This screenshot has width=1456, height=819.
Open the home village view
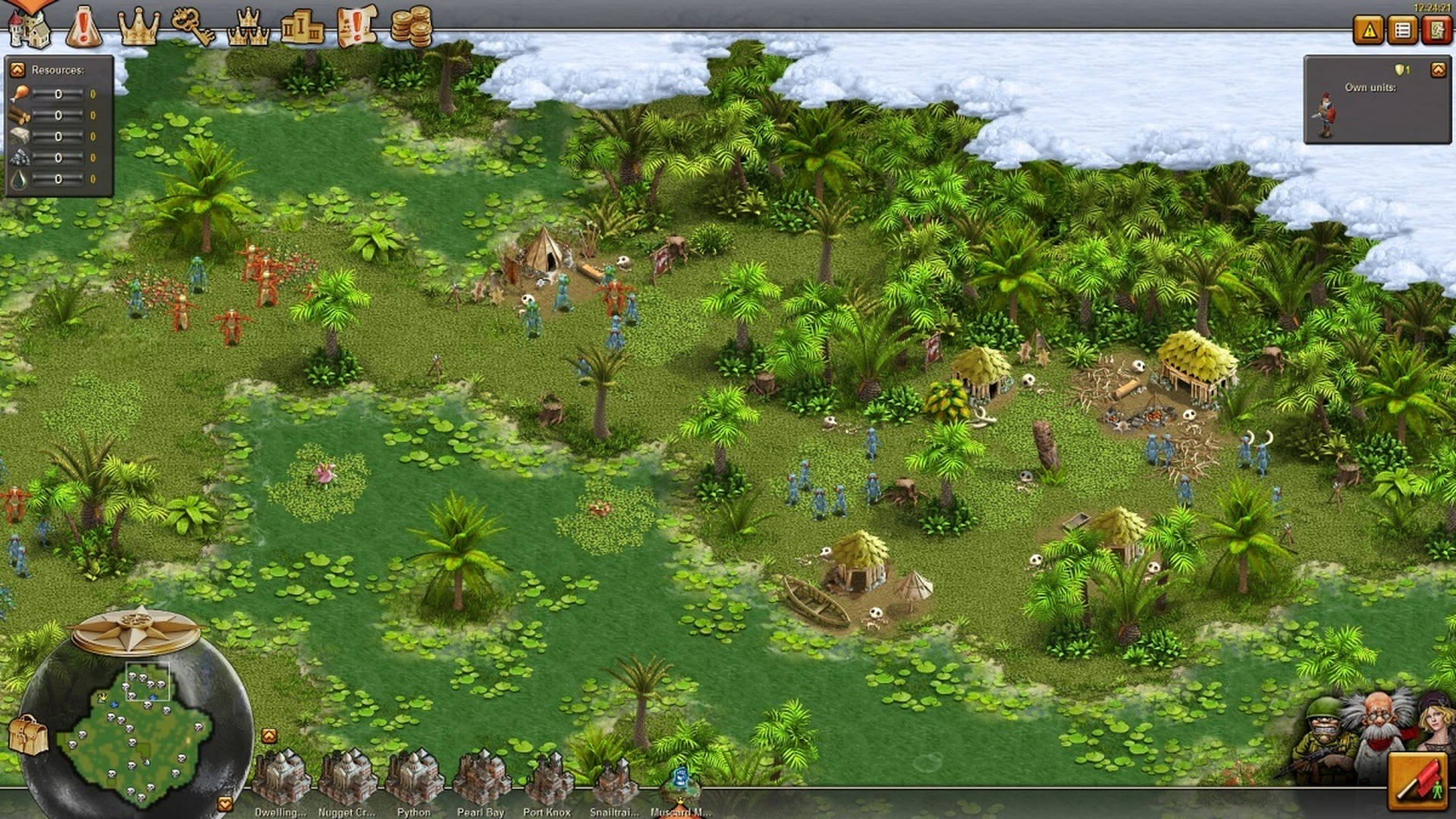click(x=32, y=27)
